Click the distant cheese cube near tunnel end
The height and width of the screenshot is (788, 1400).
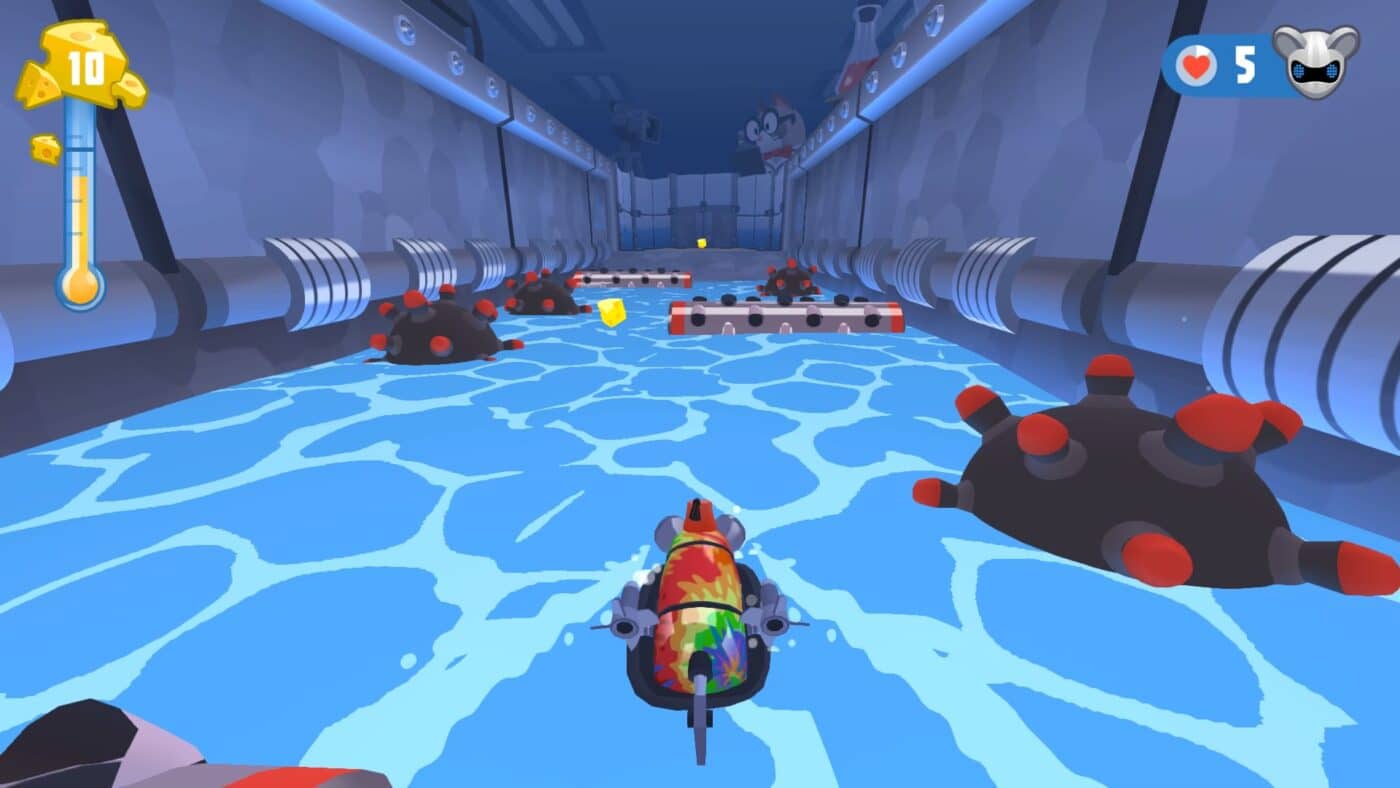pos(700,241)
